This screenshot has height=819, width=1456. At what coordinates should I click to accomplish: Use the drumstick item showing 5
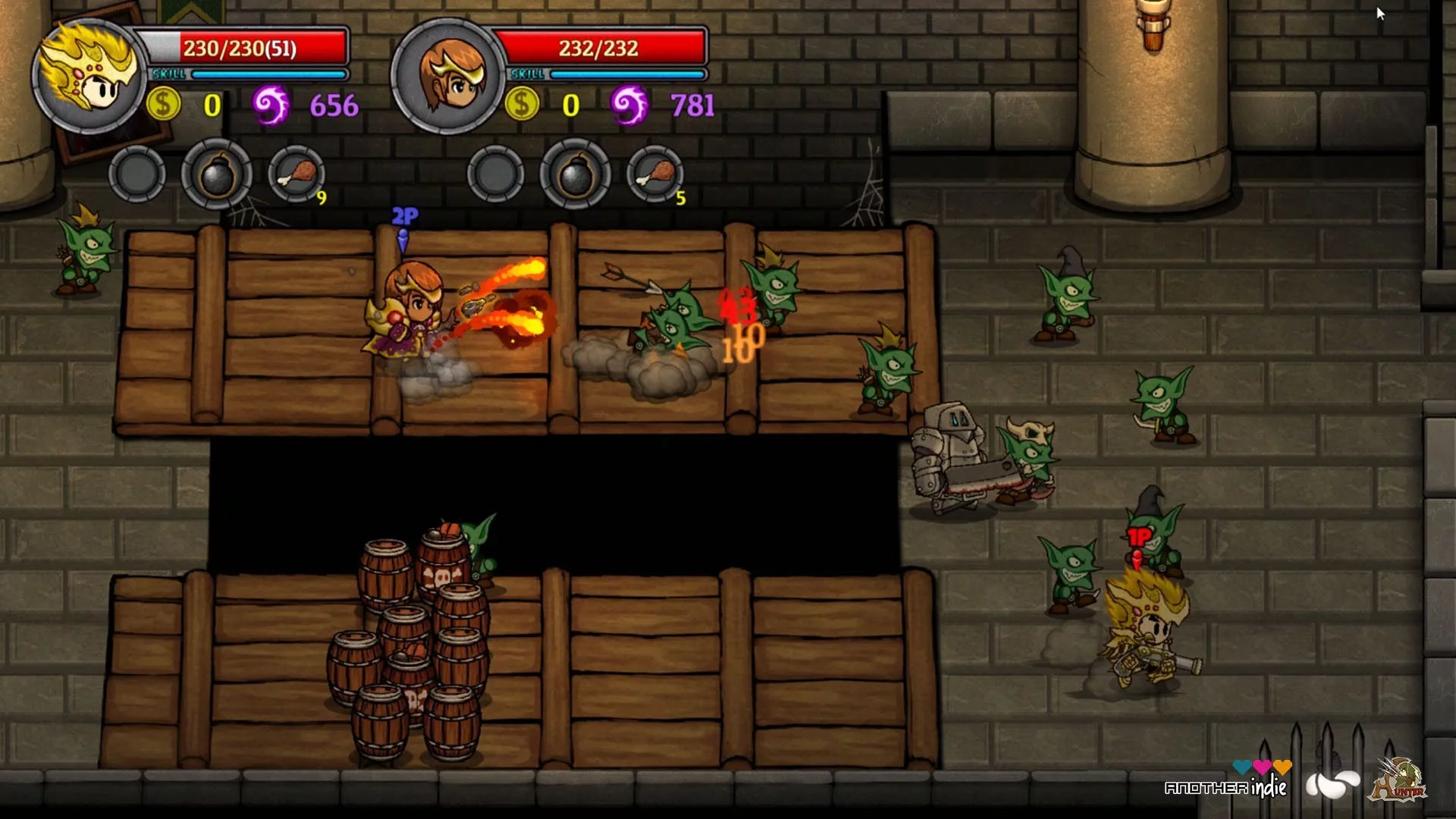(655, 174)
